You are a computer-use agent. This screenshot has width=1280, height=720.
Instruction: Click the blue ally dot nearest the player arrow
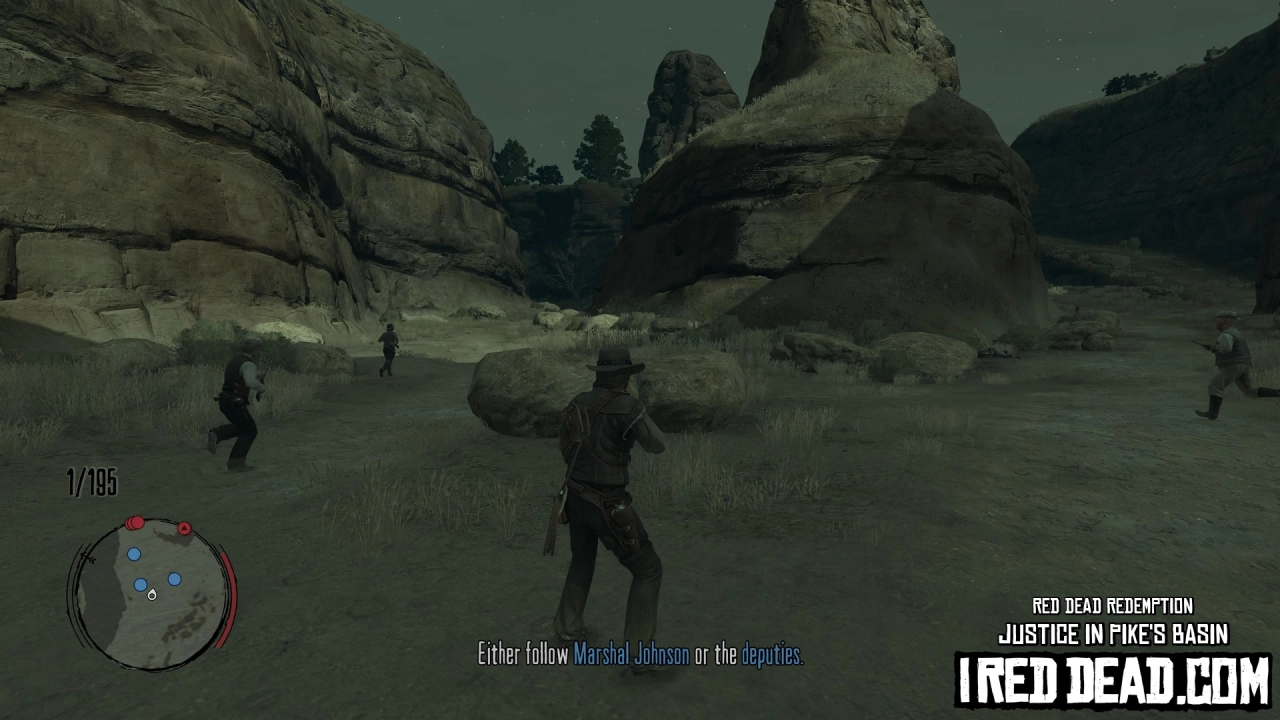(x=140, y=584)
